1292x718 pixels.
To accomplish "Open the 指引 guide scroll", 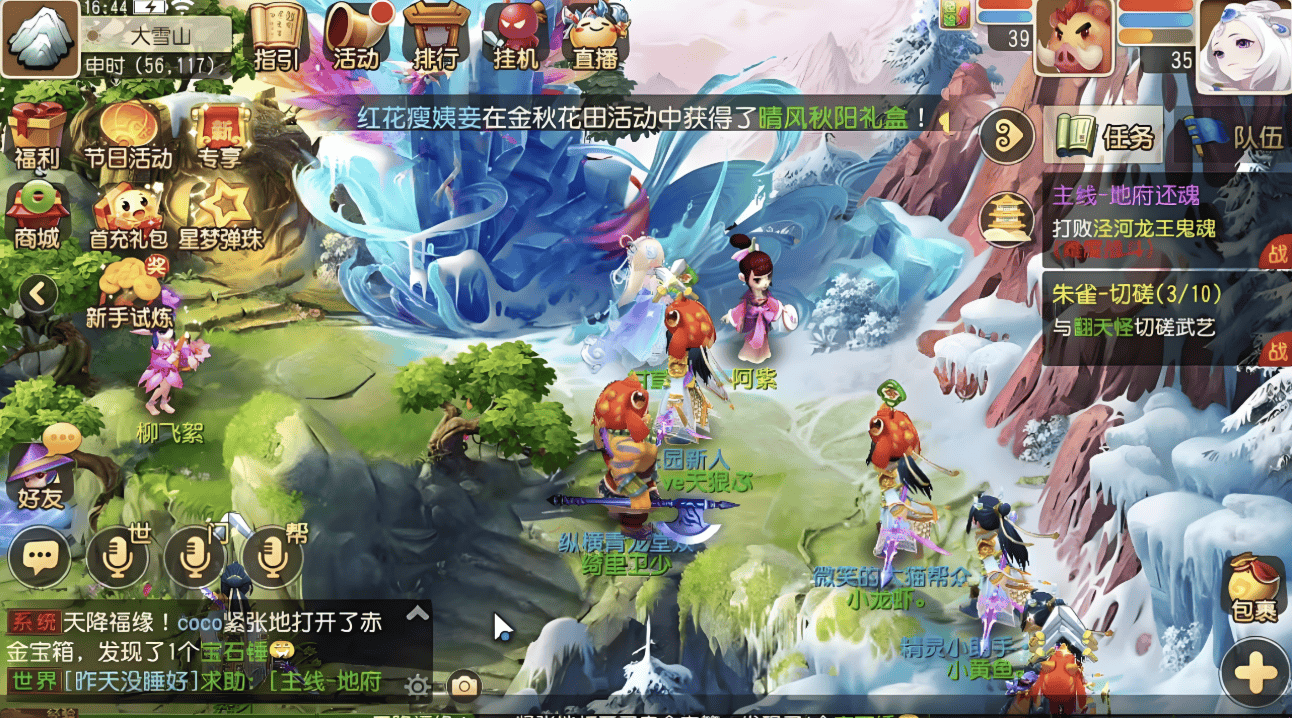I will pos(277,36).
